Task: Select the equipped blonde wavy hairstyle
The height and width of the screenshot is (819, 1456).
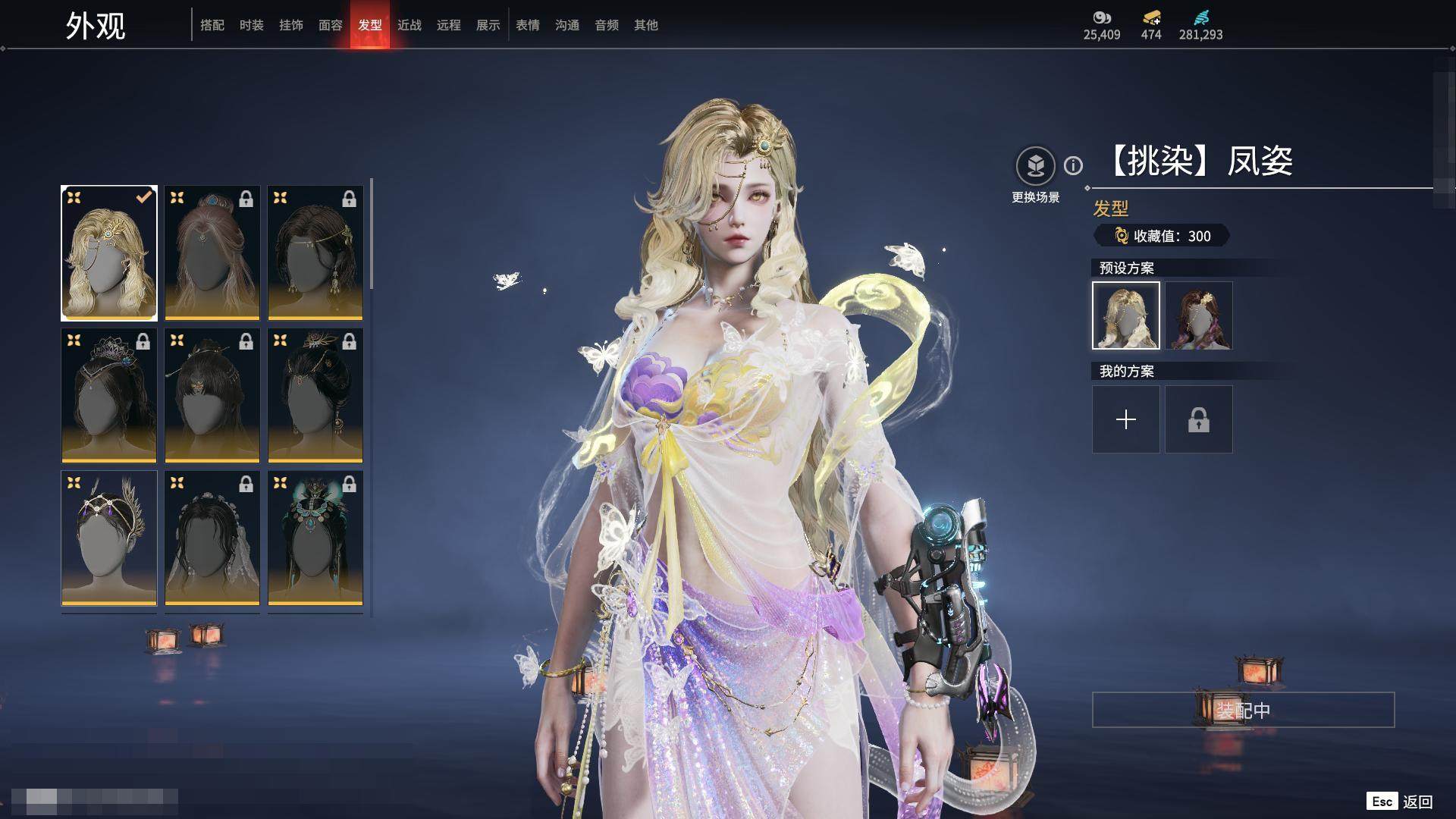Action: click(x=109, y=253)
